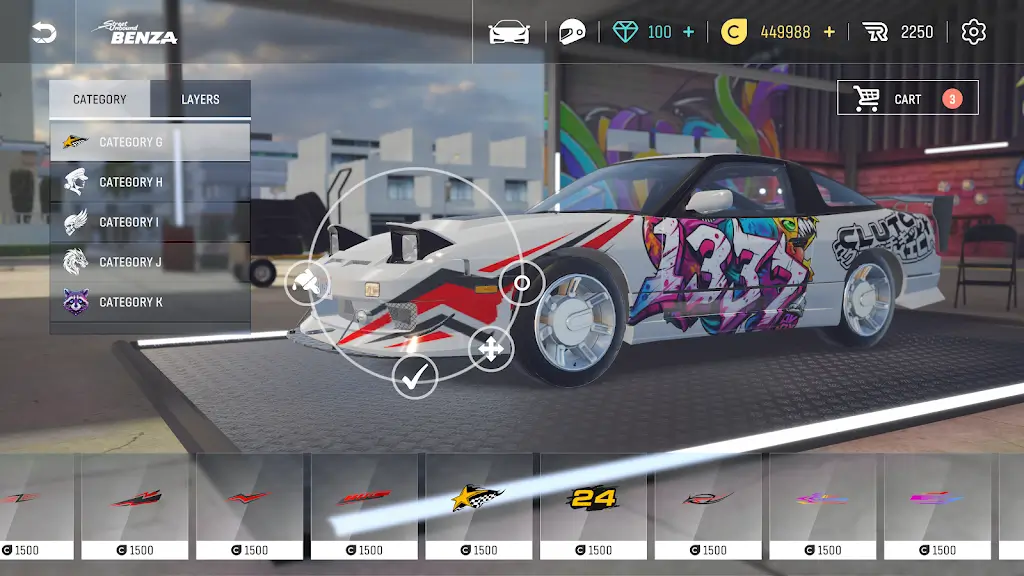
Task: Go back with the return arrow
Action: tap(44, 33)
